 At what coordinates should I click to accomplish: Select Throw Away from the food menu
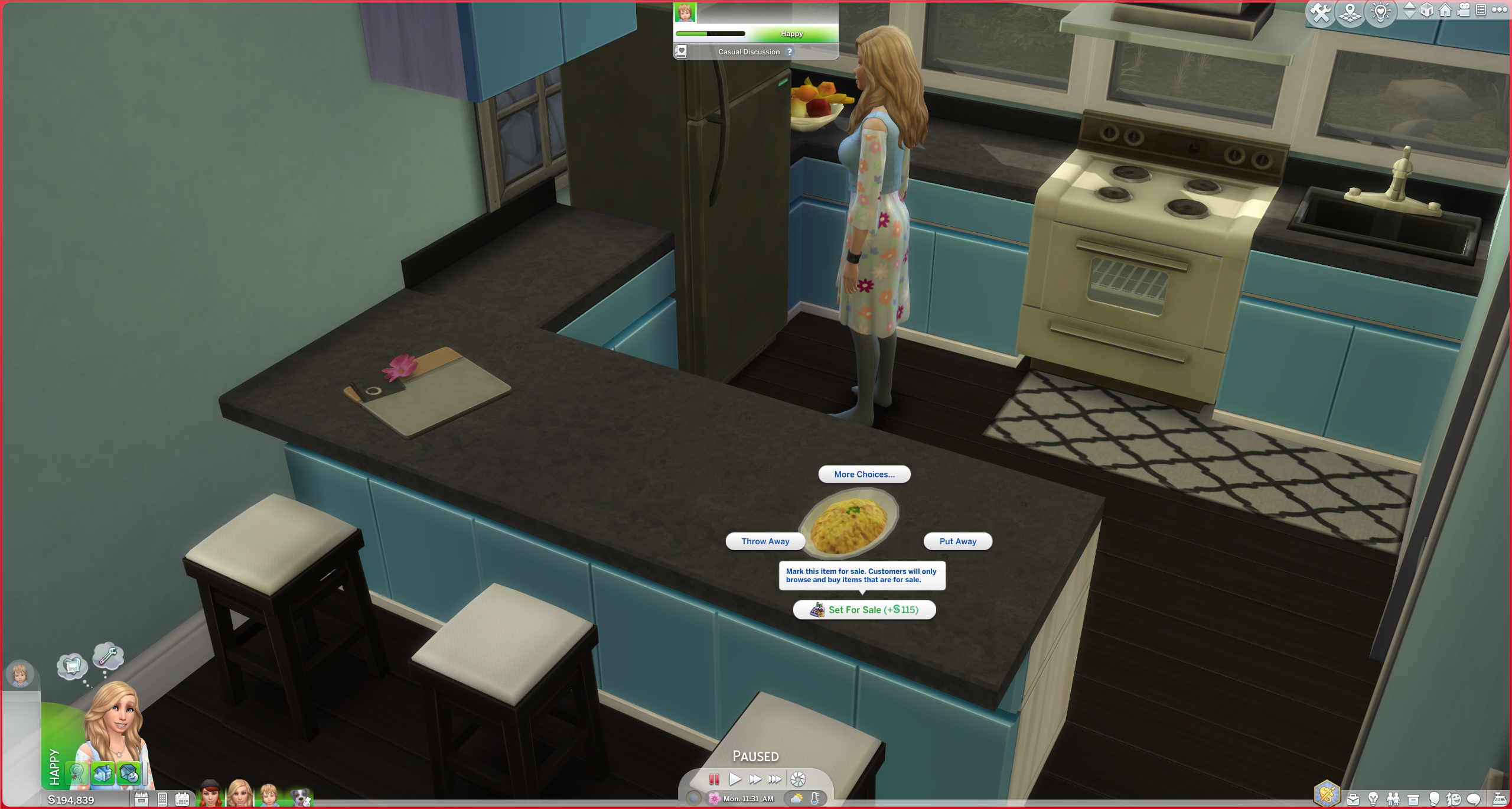point(765,541)
